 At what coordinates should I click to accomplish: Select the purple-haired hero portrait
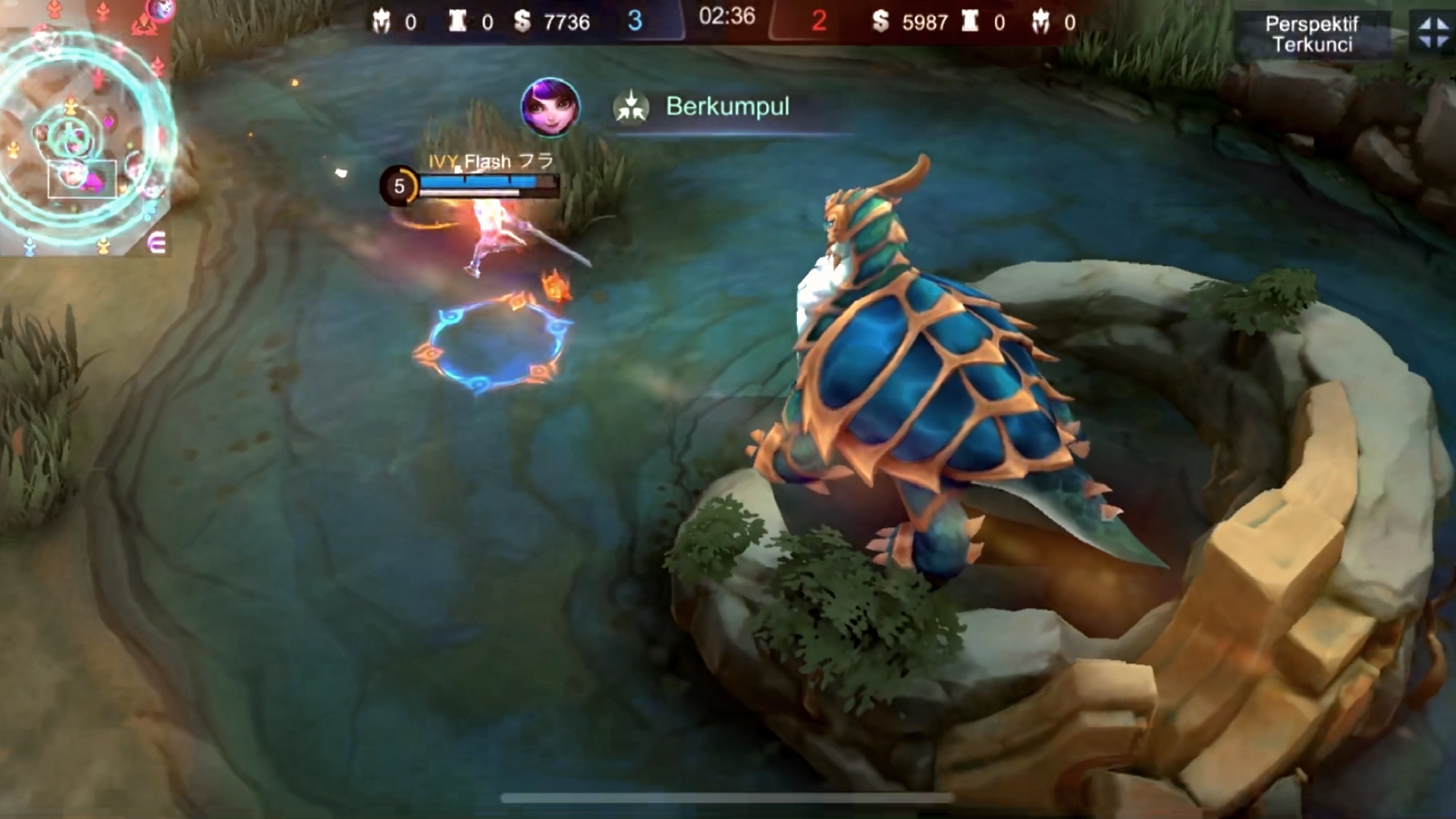[x=551, y=107]
